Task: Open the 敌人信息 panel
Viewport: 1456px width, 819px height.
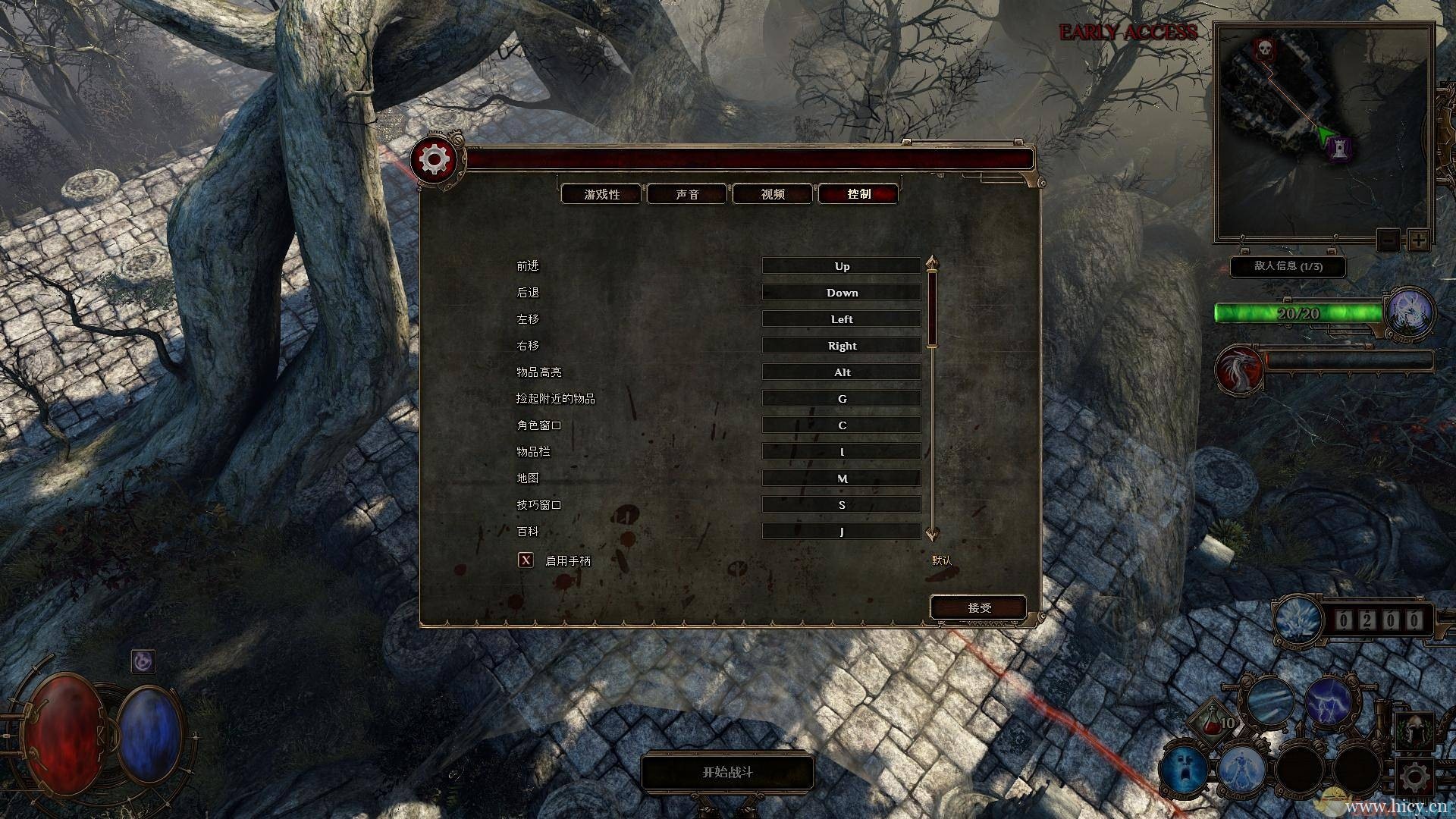Action: [x=1288, y=266]
